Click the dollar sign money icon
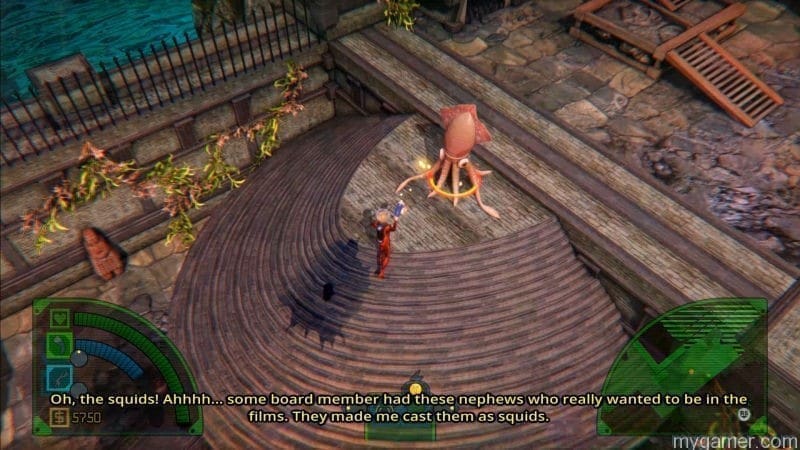Screen dimensions: 800x450 (59, 416)
